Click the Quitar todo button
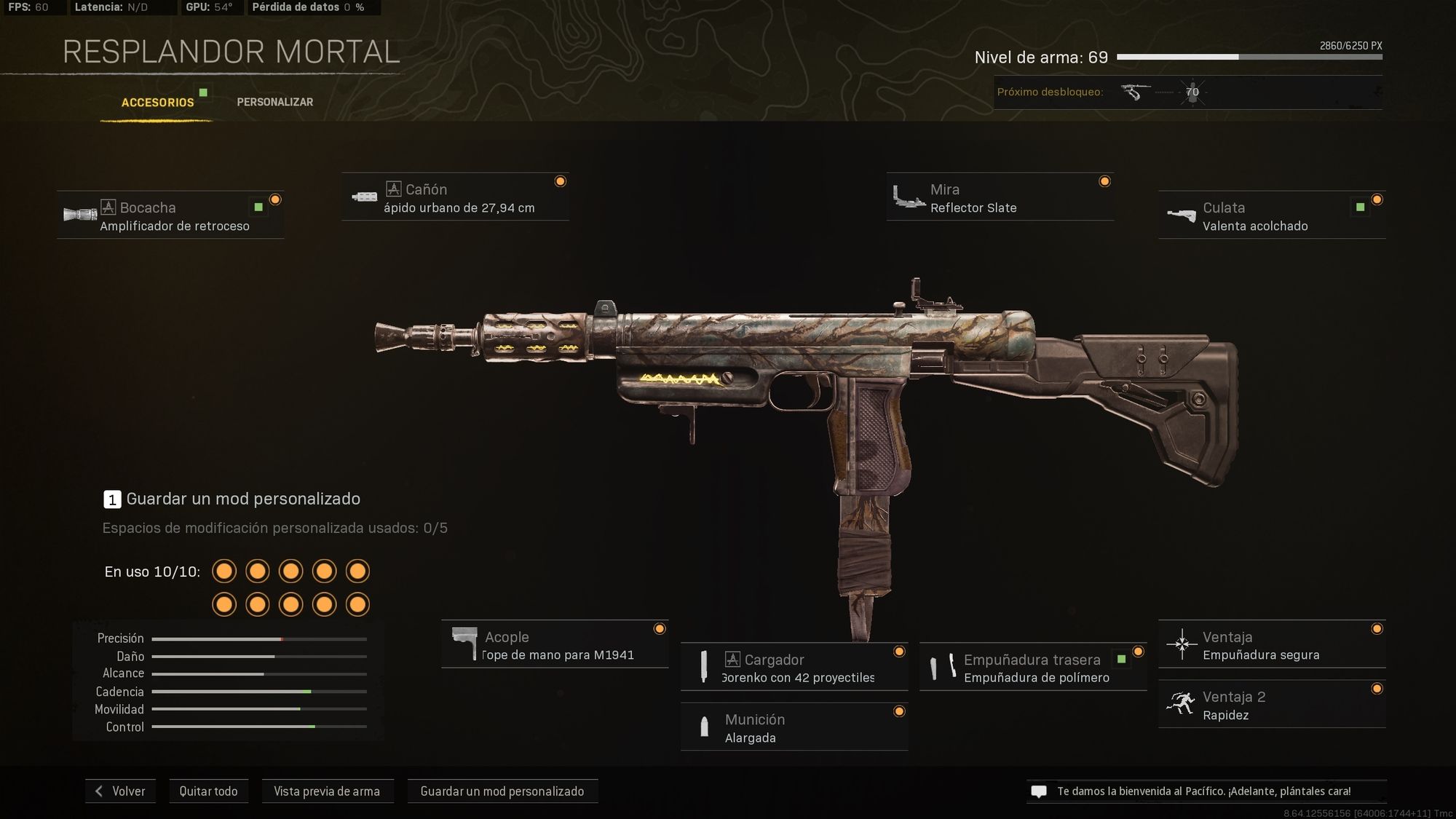Image resolution: width=1456 pixels, height=819 pixels. pyautogui.click(x=209, y=791)
